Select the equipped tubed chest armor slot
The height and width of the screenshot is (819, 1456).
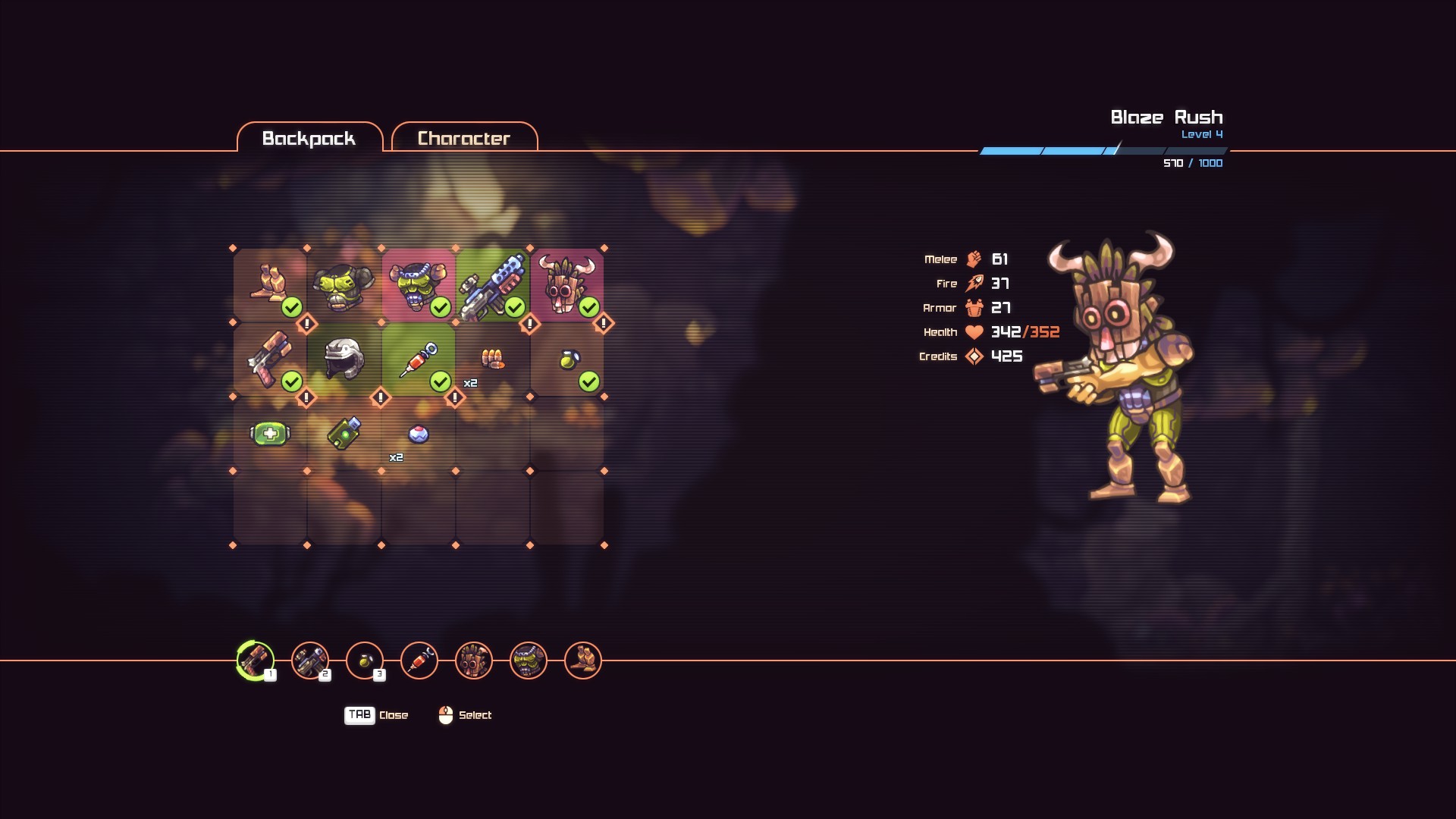419,285
